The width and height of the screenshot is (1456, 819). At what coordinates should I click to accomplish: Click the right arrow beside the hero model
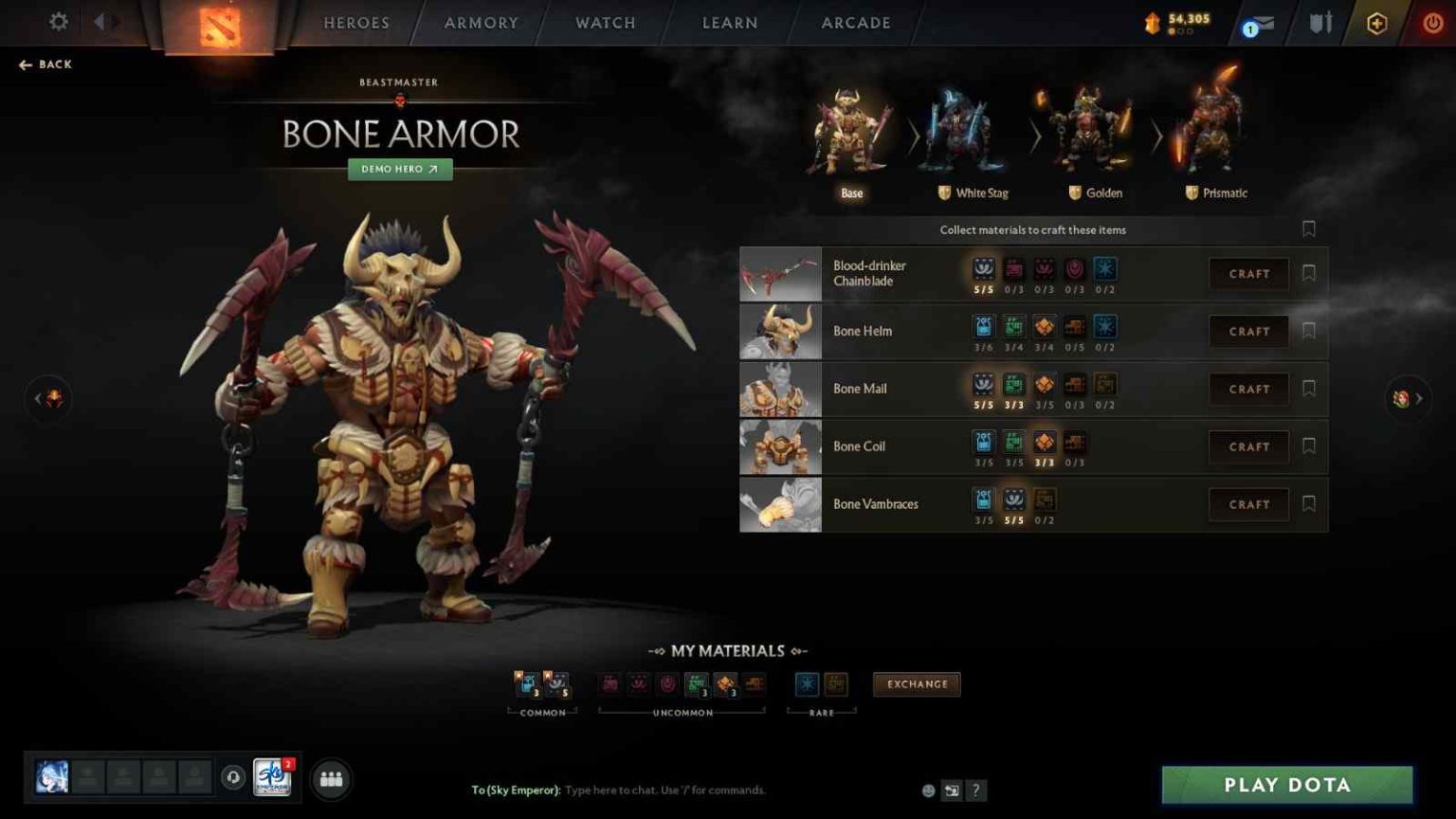[x=1407, y=399]
